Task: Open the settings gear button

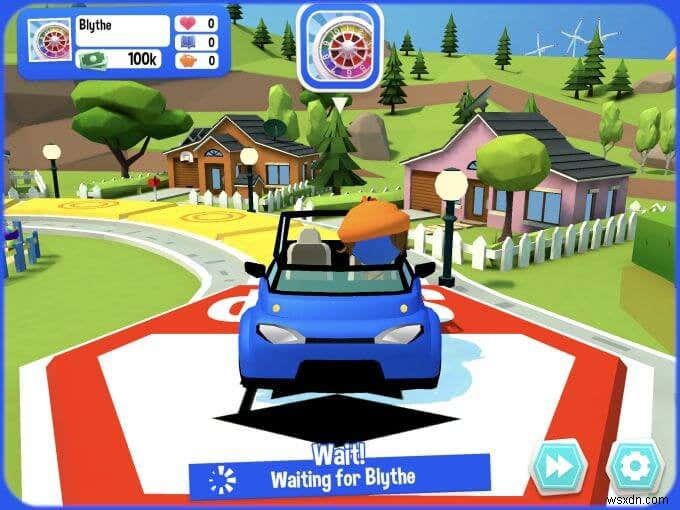Action: click(x=635, y=465)
